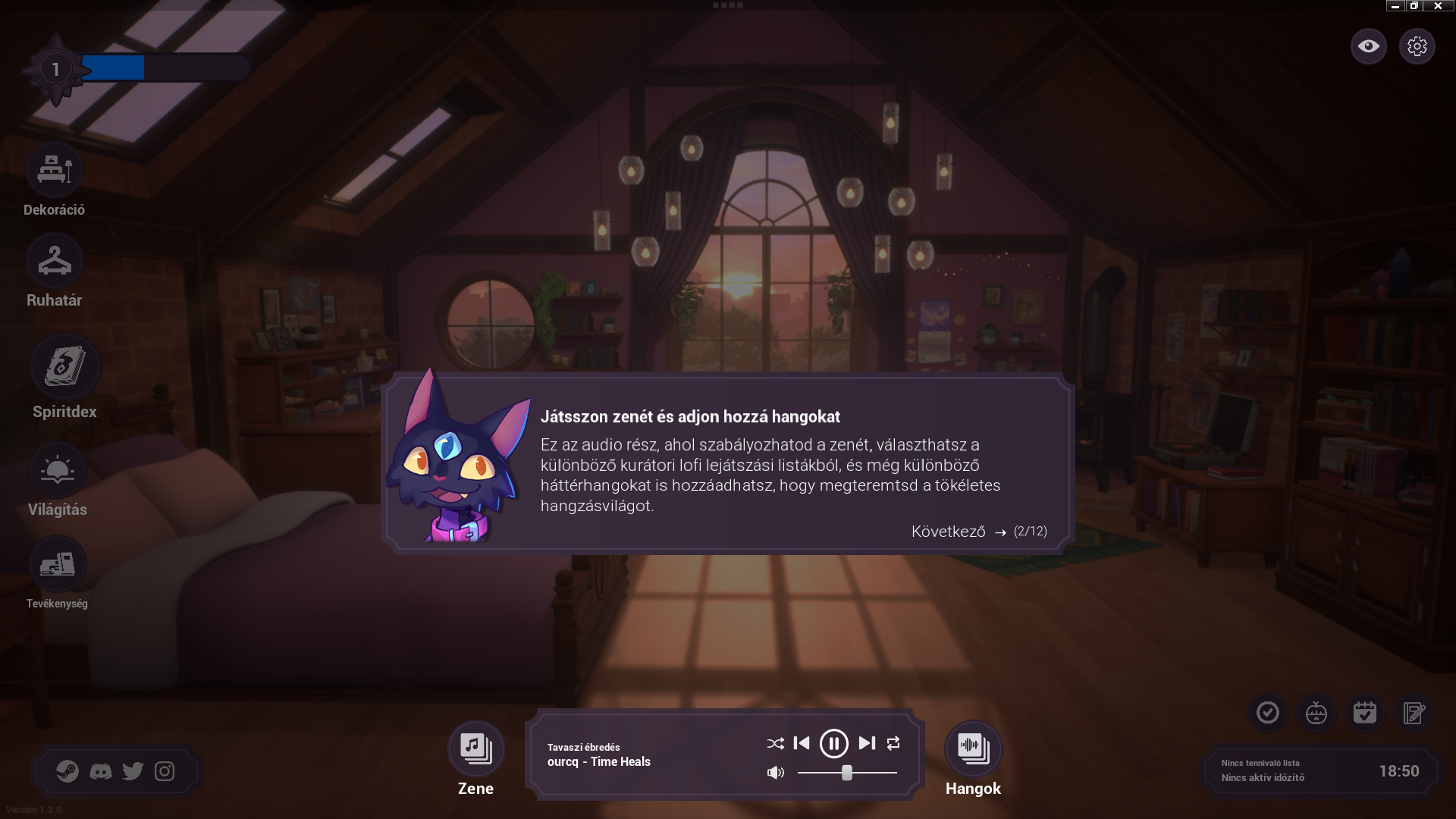The image size is (1456, 819).
Task: Open the Világítás lighting menu
Action: pyautogui.click(x=58, y=471)
